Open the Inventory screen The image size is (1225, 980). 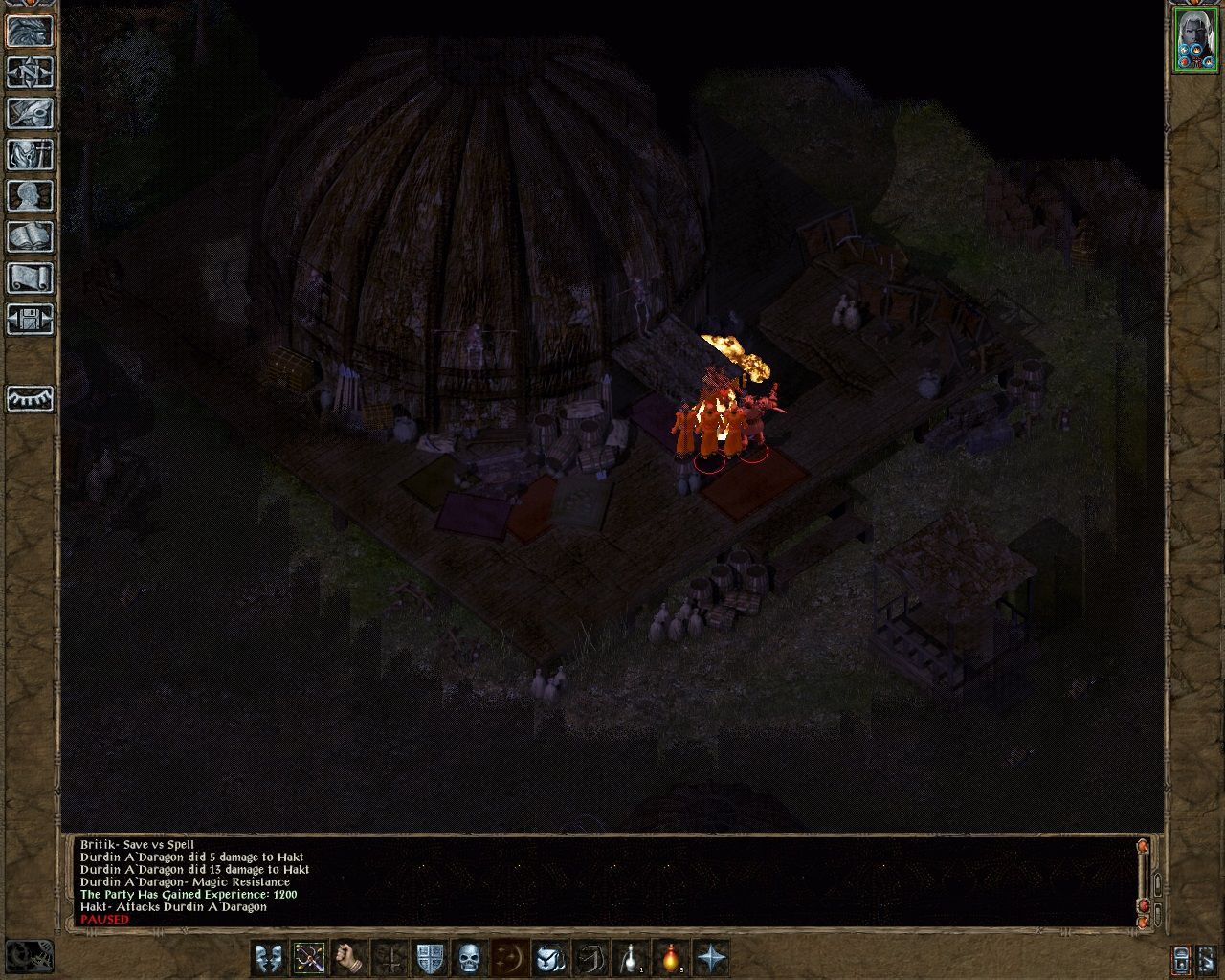click(29, 155)
